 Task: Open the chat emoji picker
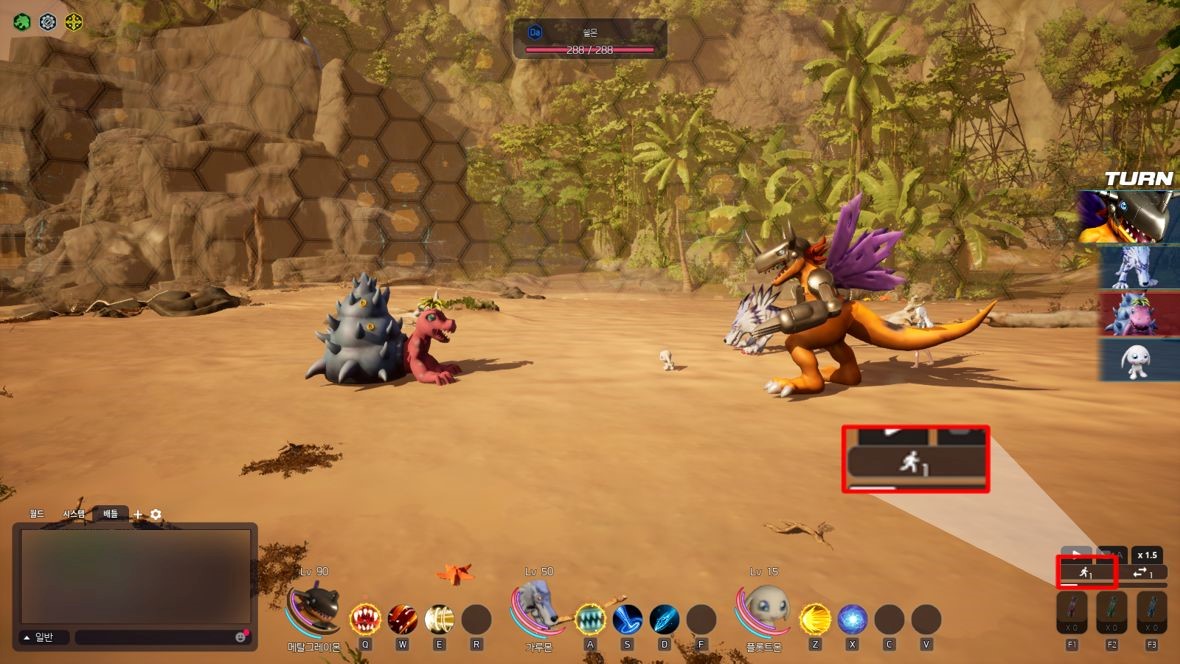click(241, 637)
